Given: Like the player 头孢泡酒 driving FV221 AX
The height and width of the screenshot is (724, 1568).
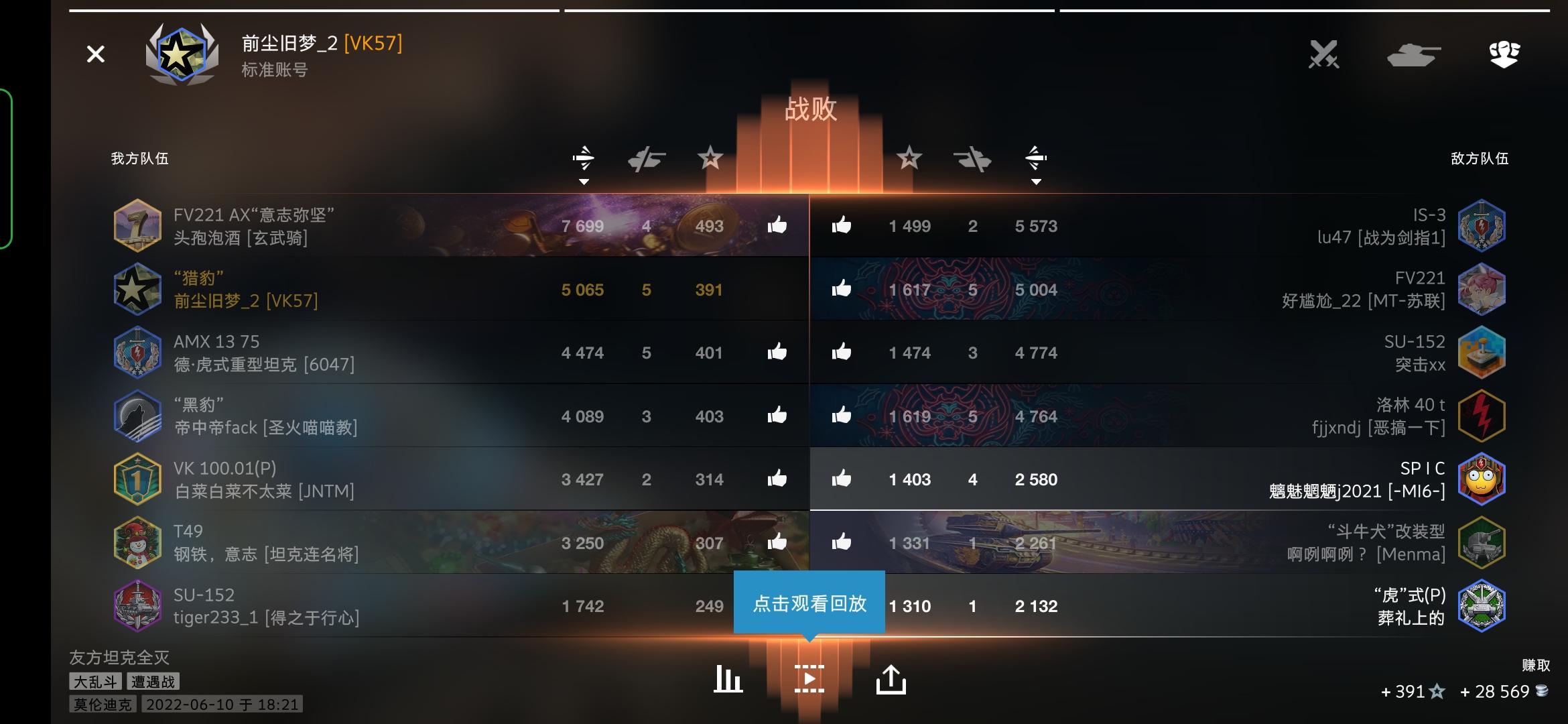Looking at the screenshot, I should click(777, 226).
